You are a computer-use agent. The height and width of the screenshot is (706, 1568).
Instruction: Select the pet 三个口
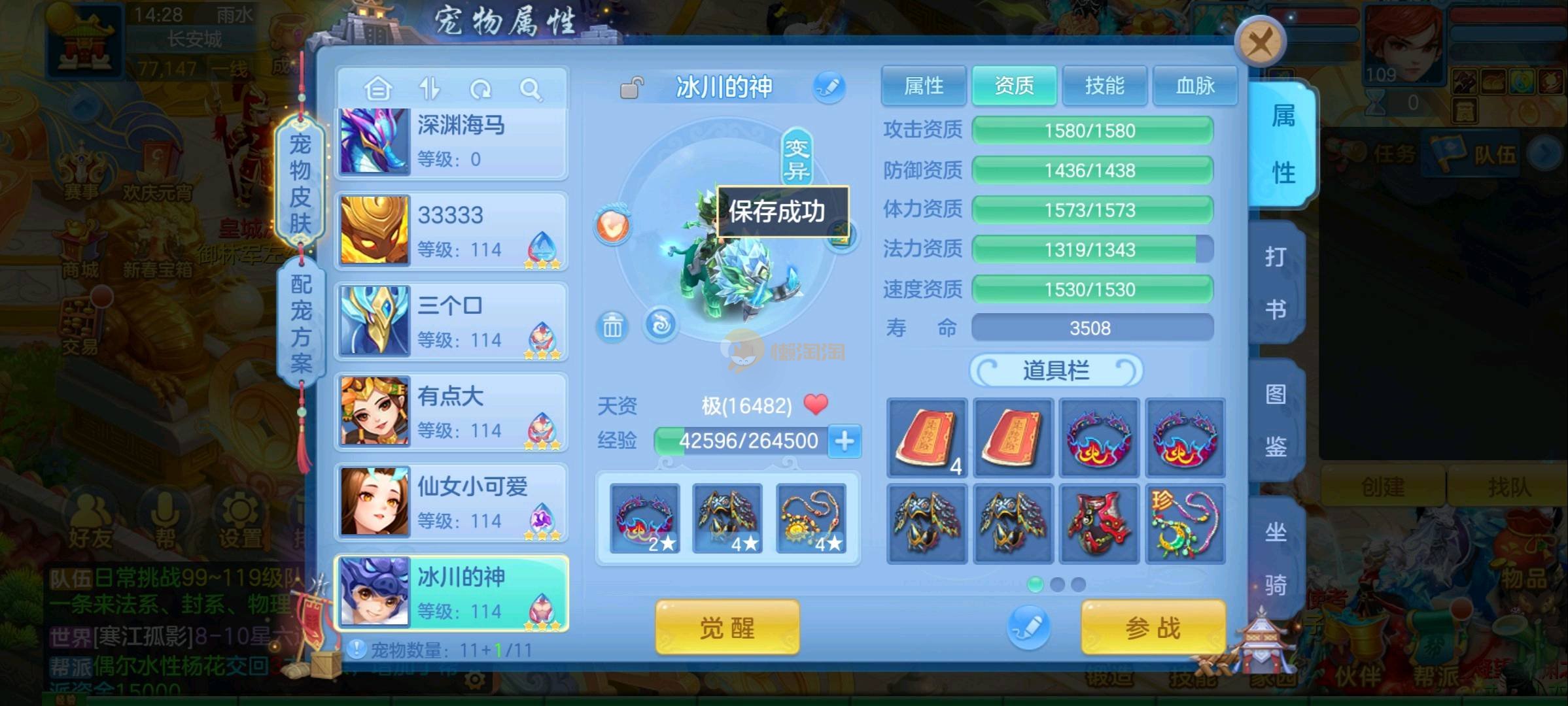point(451,322)
